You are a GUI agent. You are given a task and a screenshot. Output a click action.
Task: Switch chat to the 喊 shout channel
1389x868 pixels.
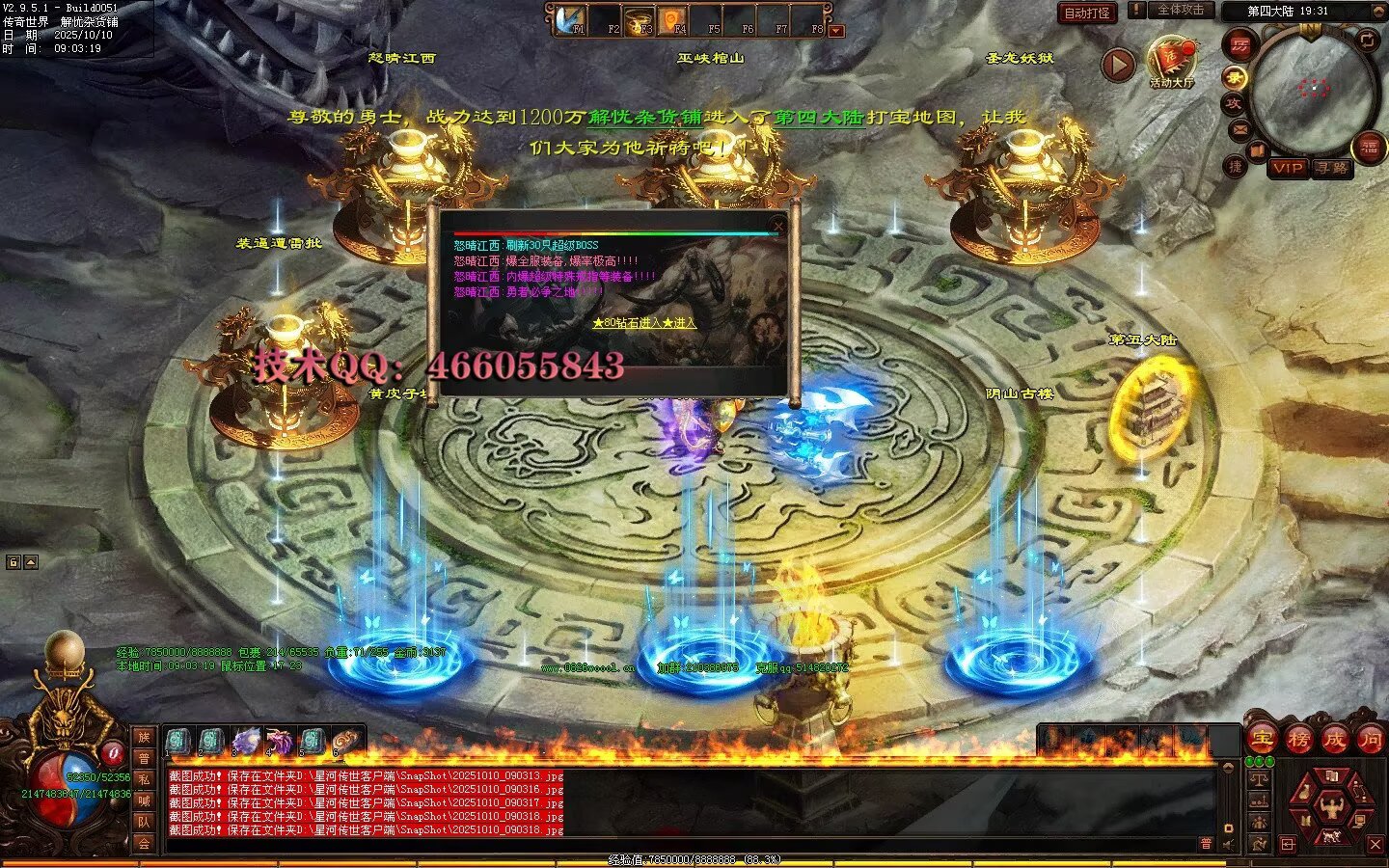[144, 800]
